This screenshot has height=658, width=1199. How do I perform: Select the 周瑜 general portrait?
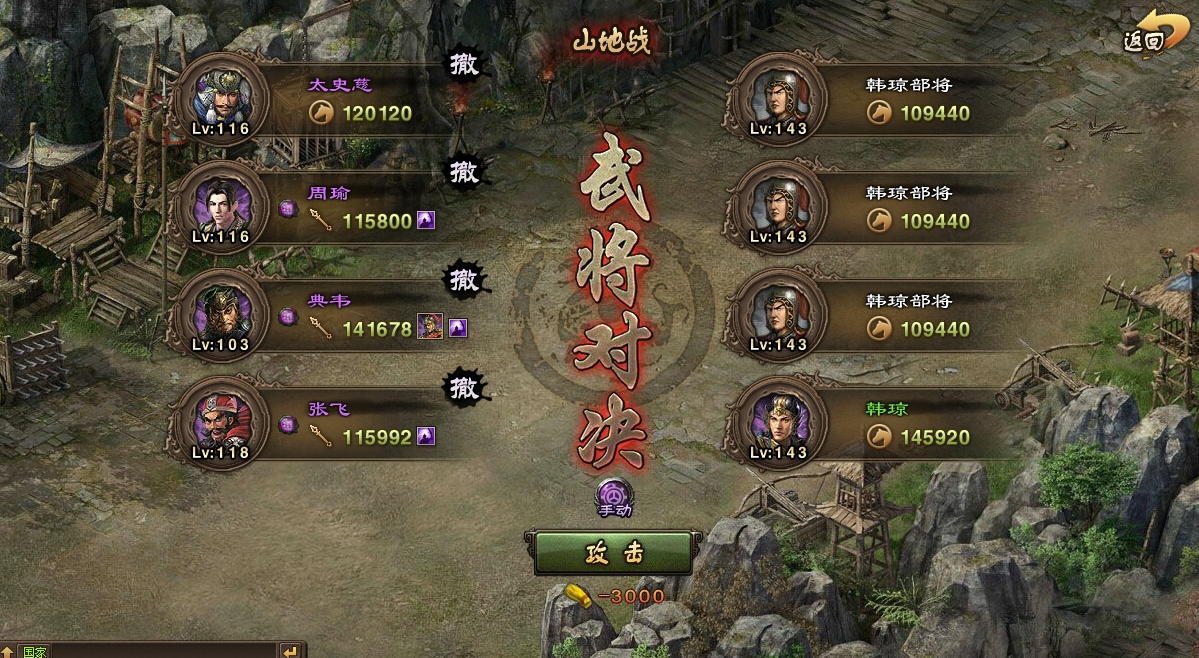click(219, 208)
